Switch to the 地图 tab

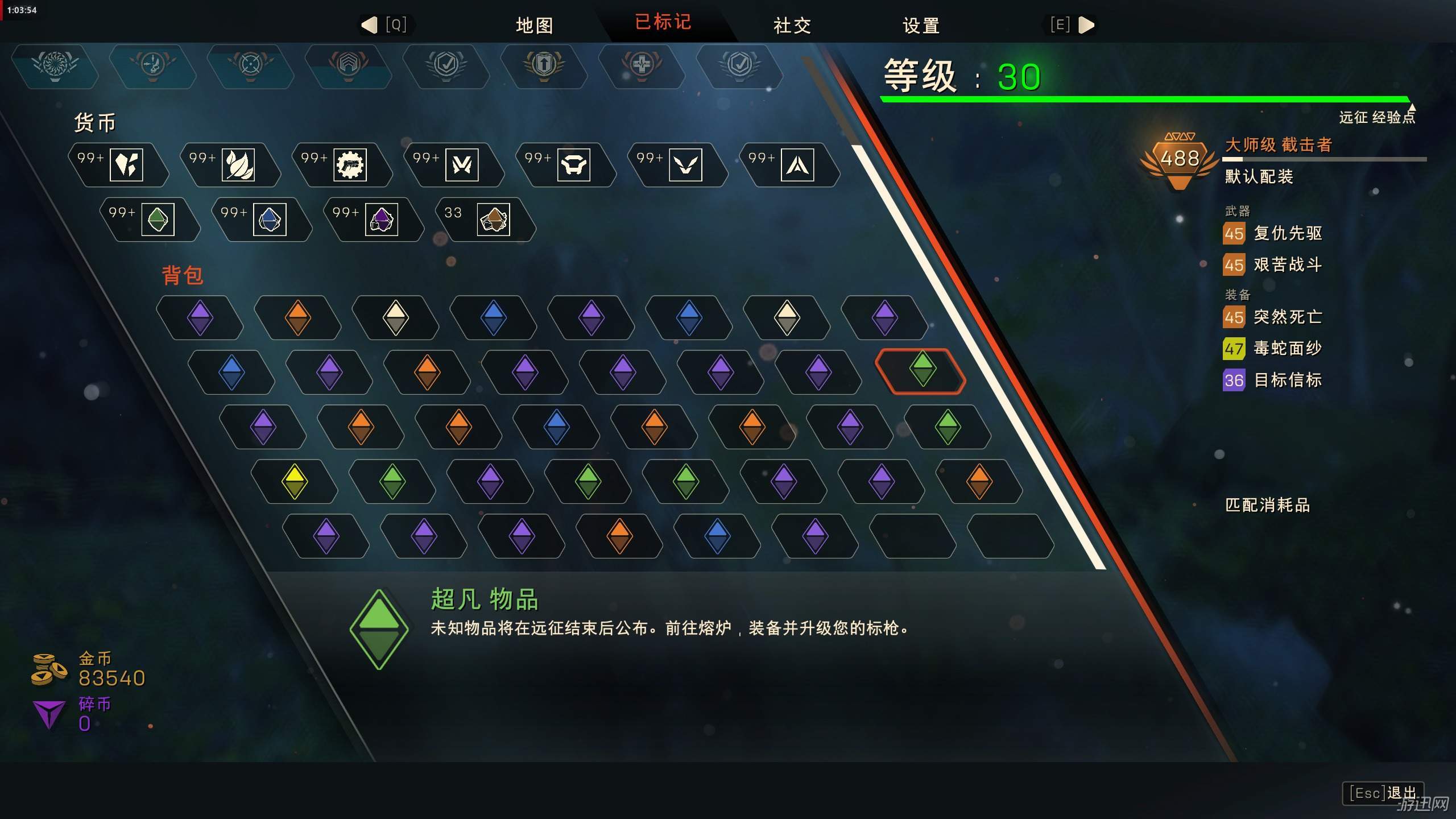click(x=534, y=25)
